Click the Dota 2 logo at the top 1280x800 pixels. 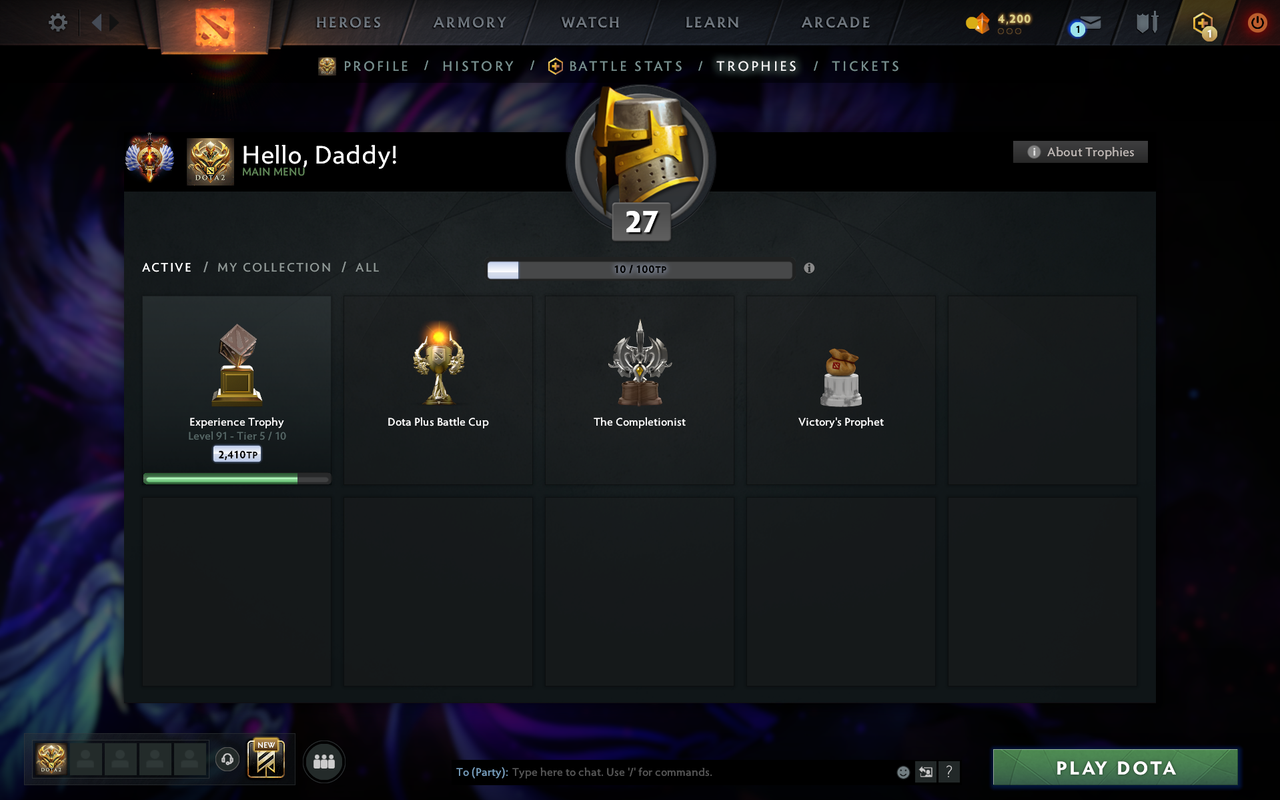coord(213,25)
